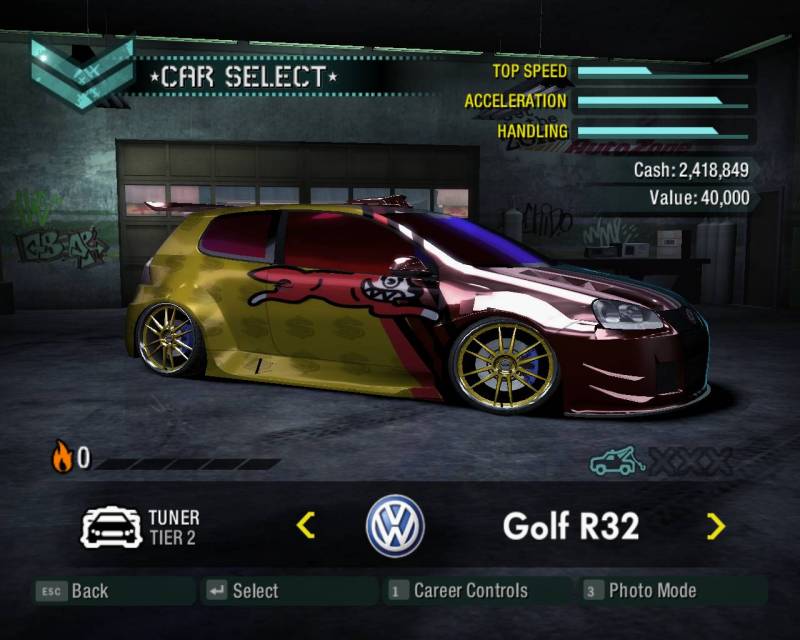Click the Back button
800x640 pixels.
(73, 591)
